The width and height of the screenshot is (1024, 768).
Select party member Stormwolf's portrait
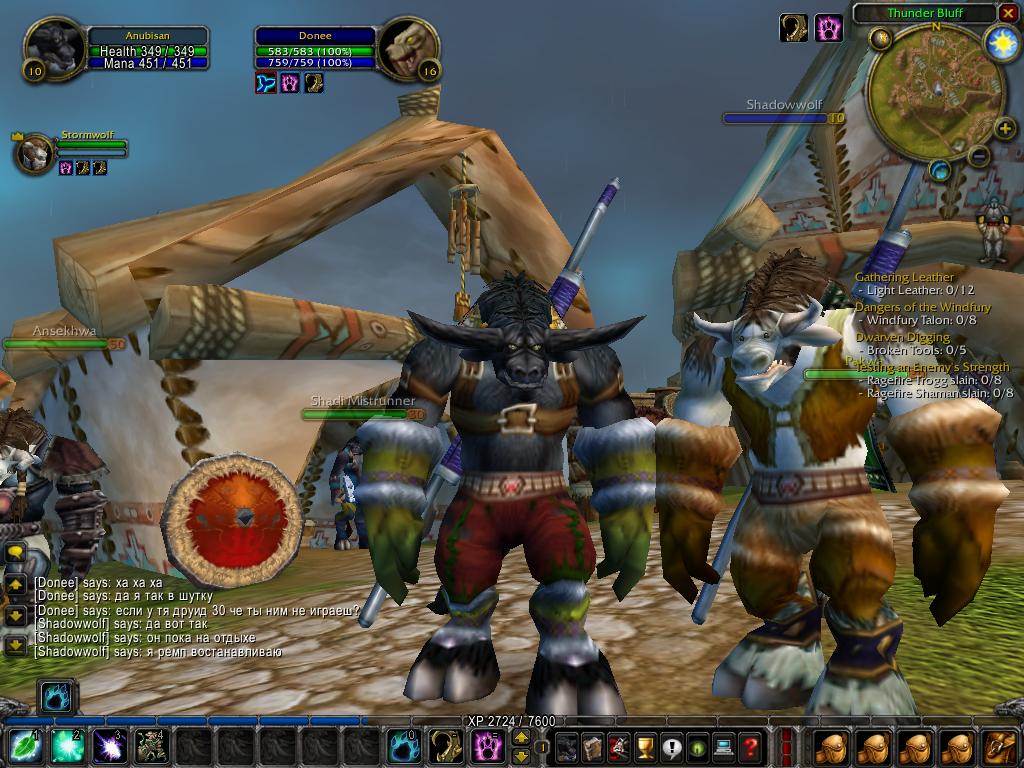(34, 154)
